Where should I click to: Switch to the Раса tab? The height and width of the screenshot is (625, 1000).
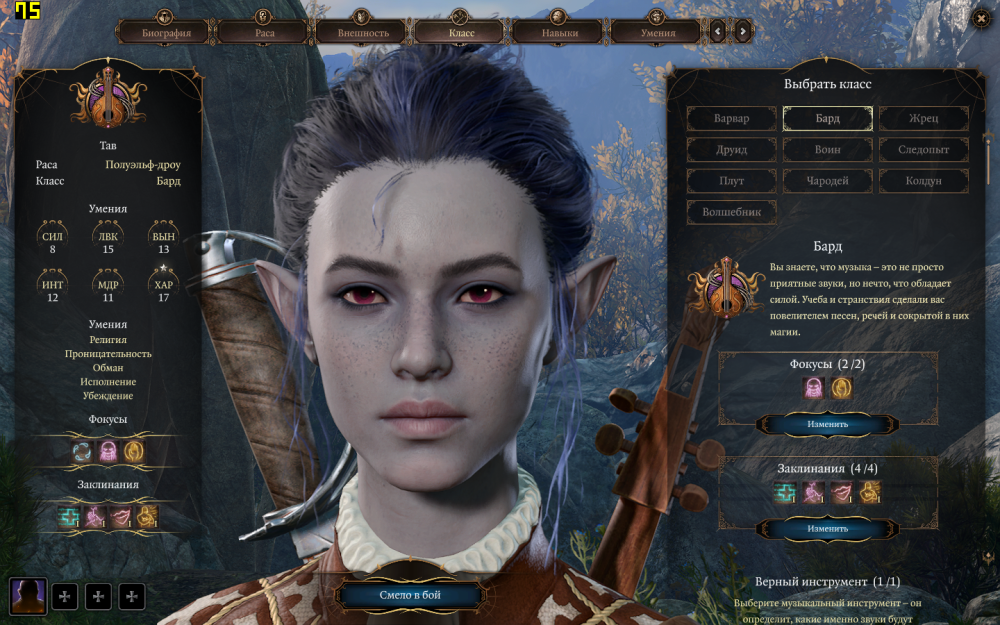[x=264, y=32]
